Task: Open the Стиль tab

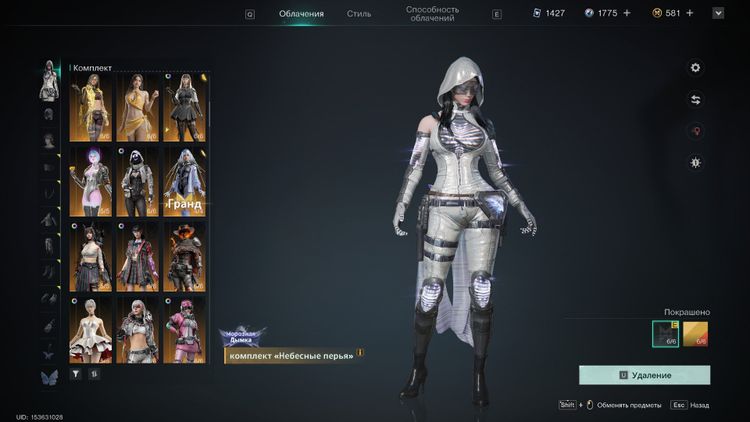Action: (x=359, y=14)
